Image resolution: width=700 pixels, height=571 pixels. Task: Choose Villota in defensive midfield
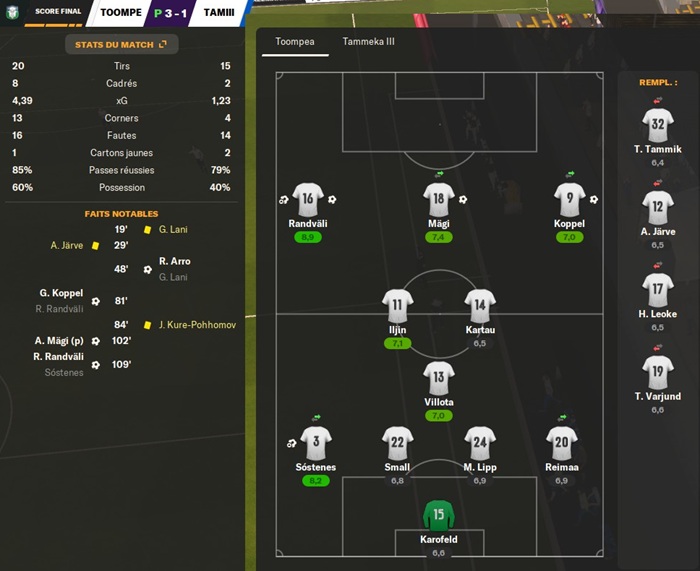click(439, 377)
